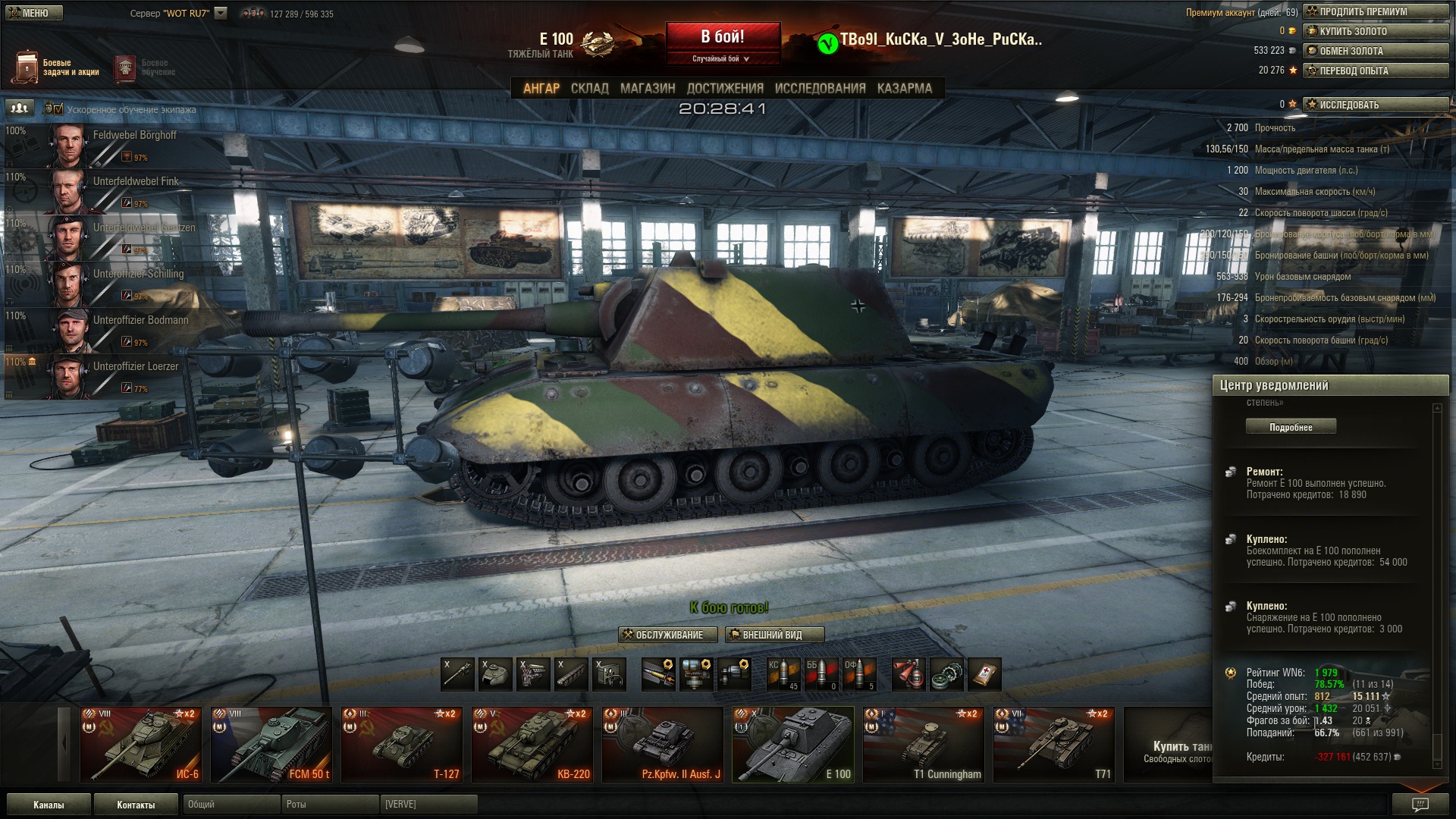
Task: Open the ОБМЕН ЗОЛОТА button
Action: (x=1376, y=51)
